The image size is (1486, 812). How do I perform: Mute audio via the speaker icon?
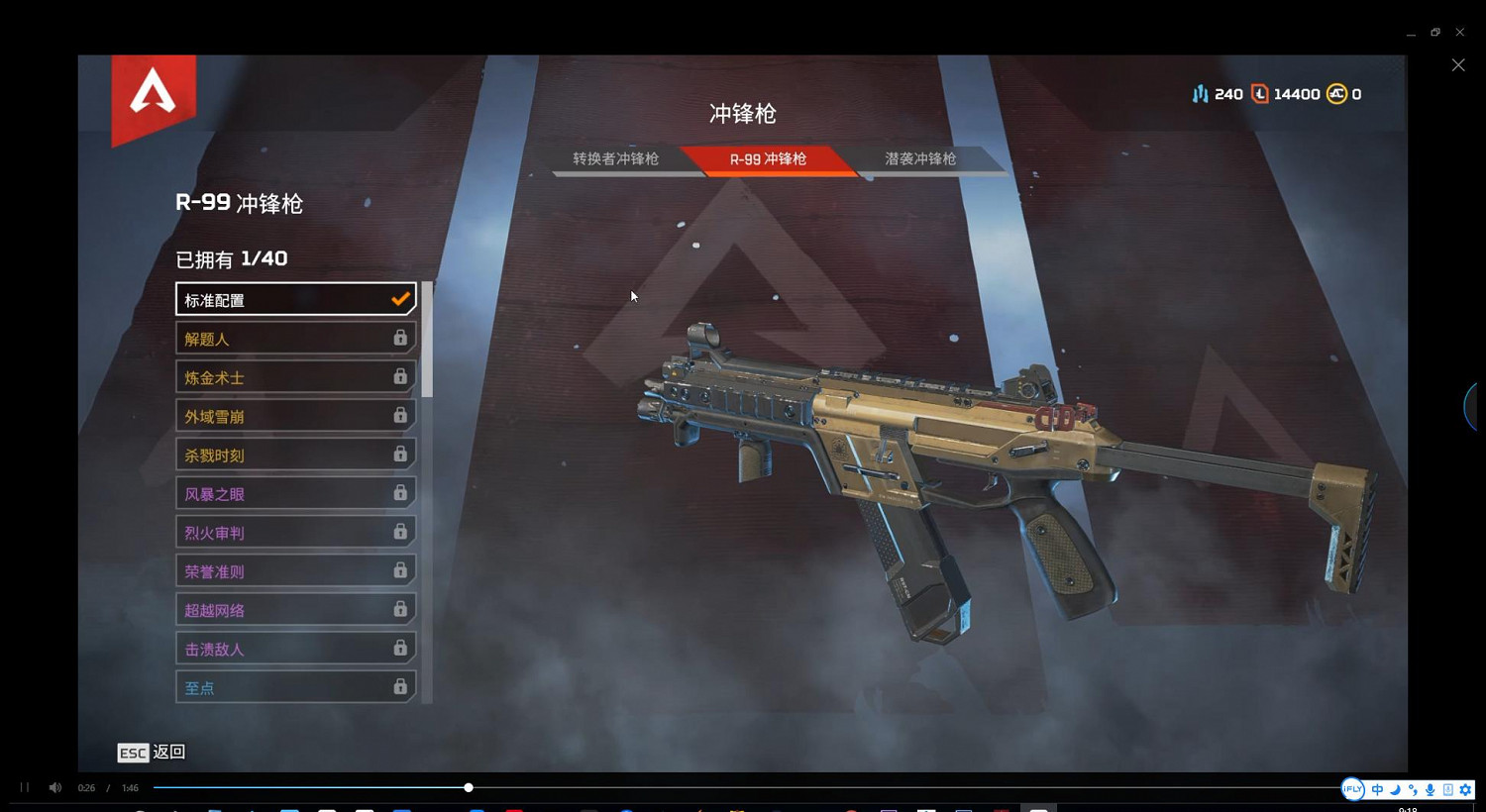pyautogui.click(x=54, y=787)
